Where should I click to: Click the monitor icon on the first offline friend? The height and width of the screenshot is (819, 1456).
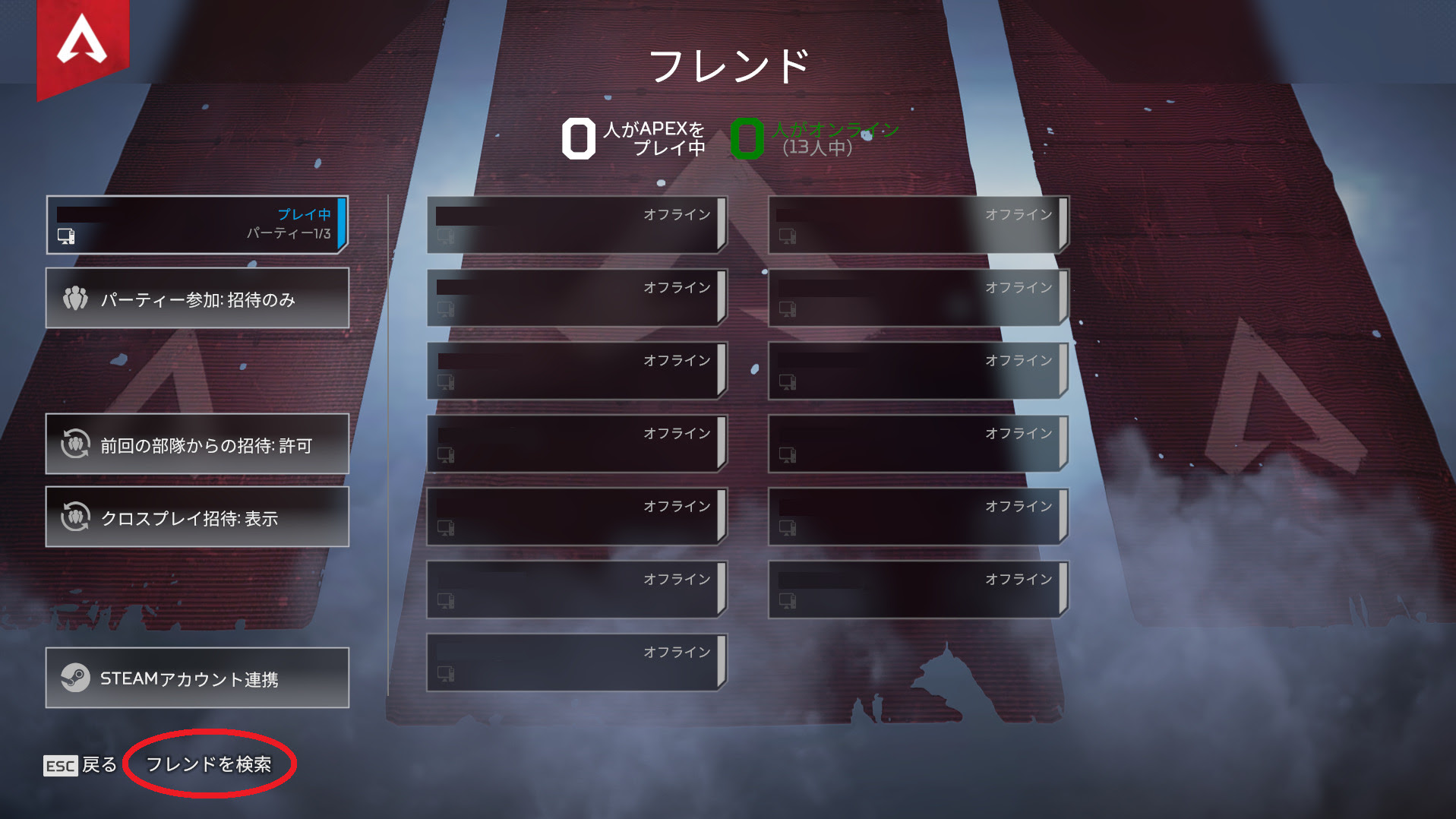pyautogui.click(x=447, y=238)
